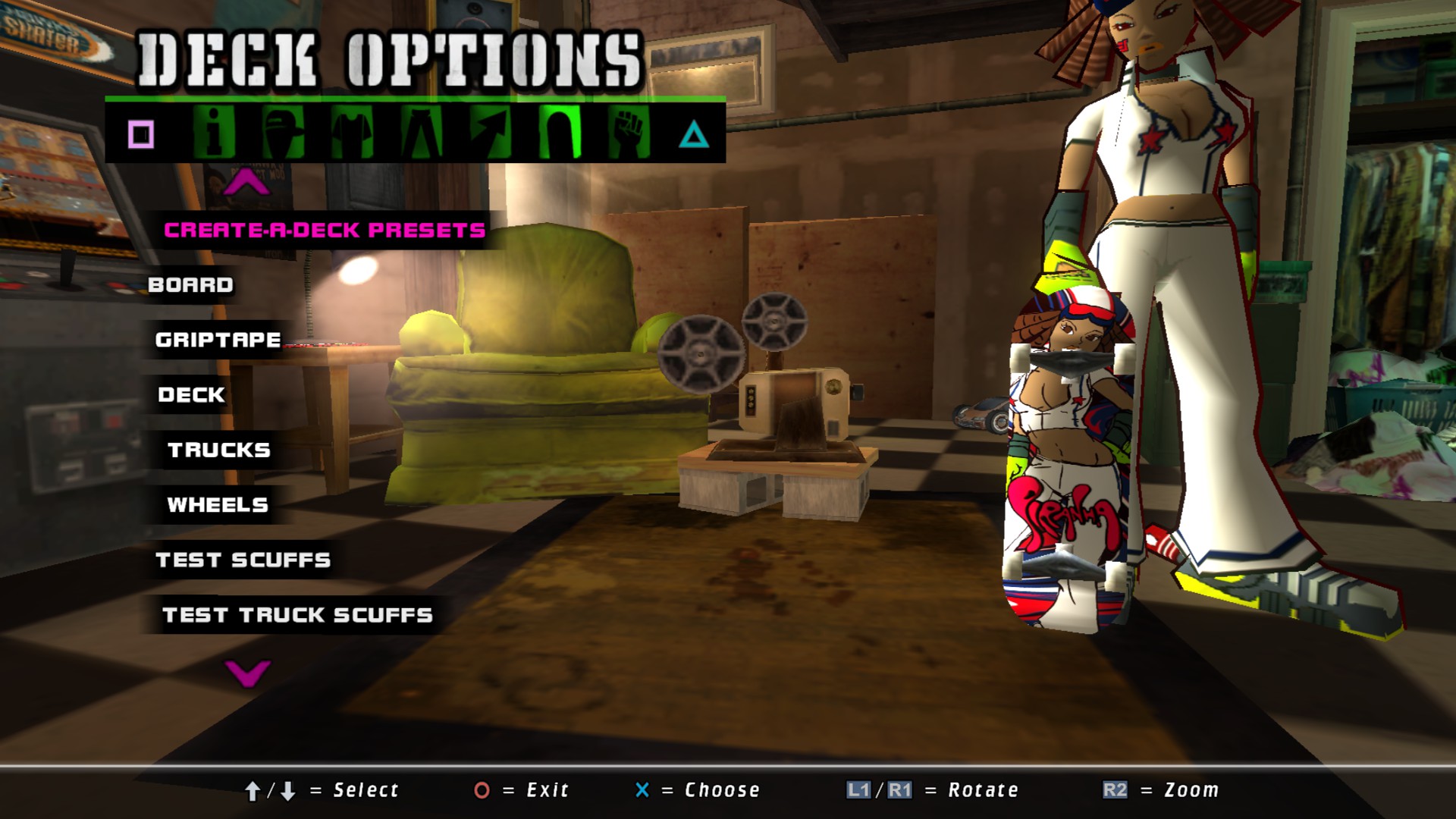This screenshot has width=1456, height=819.
Task: Choose the Griptape option
Action: (218, 340)
